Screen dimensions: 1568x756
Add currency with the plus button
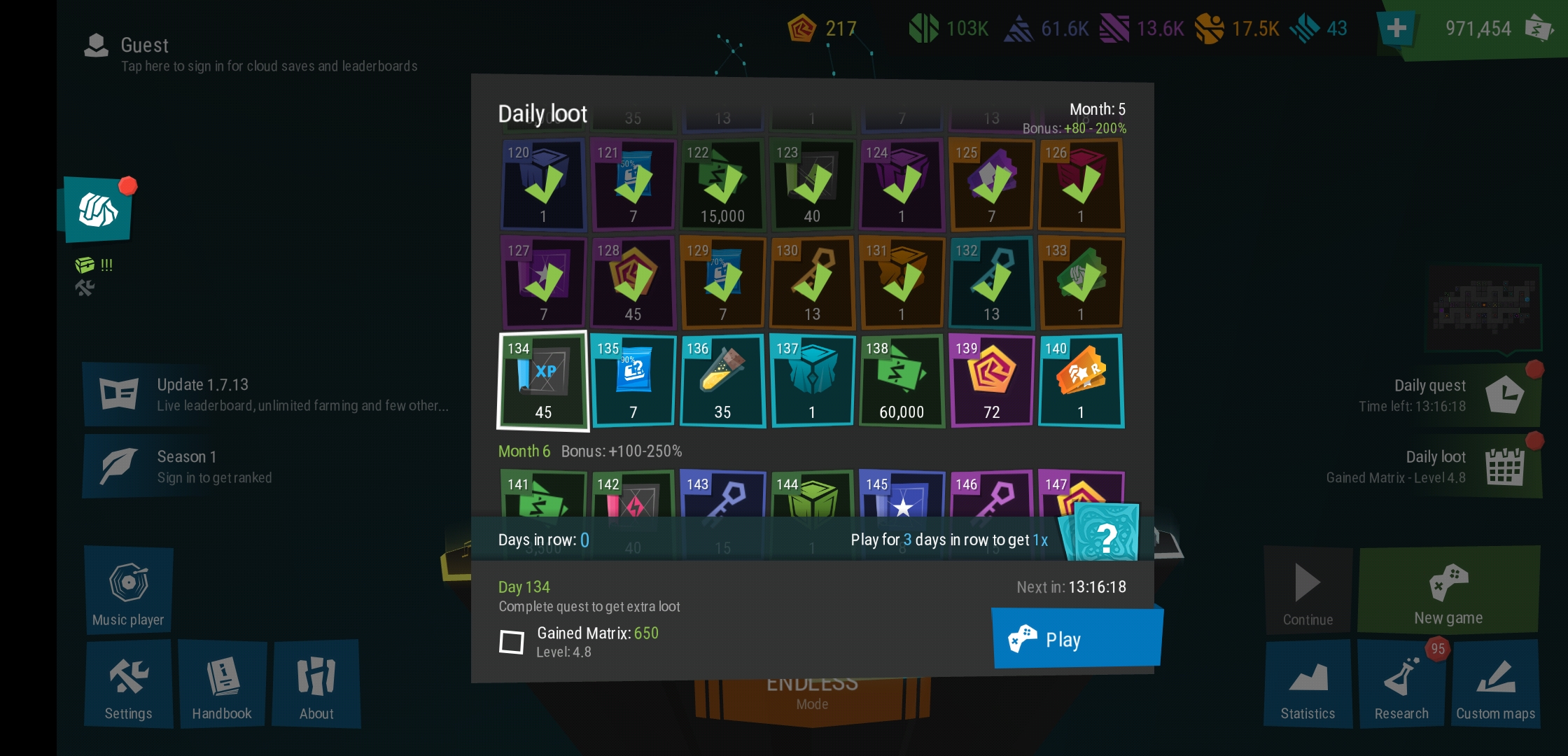1396,29
